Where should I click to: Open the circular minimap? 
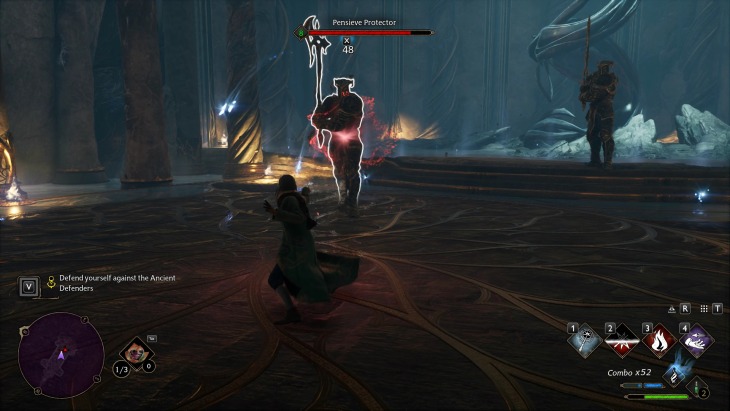pyautogui.click(x=61, y=355)
